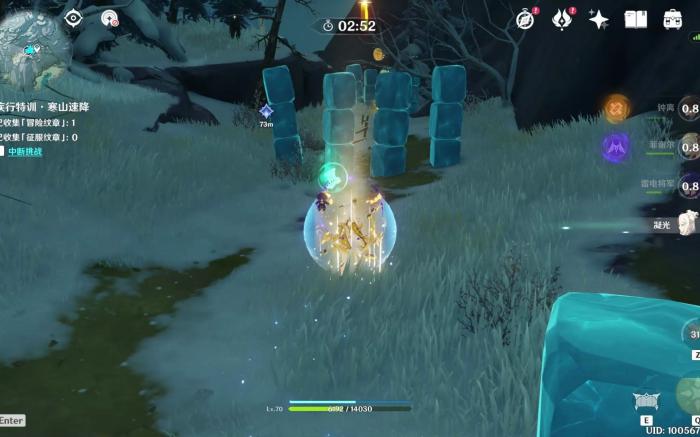Switch to party member 钟离
700x437 pixels.
(x=688, y=110)
